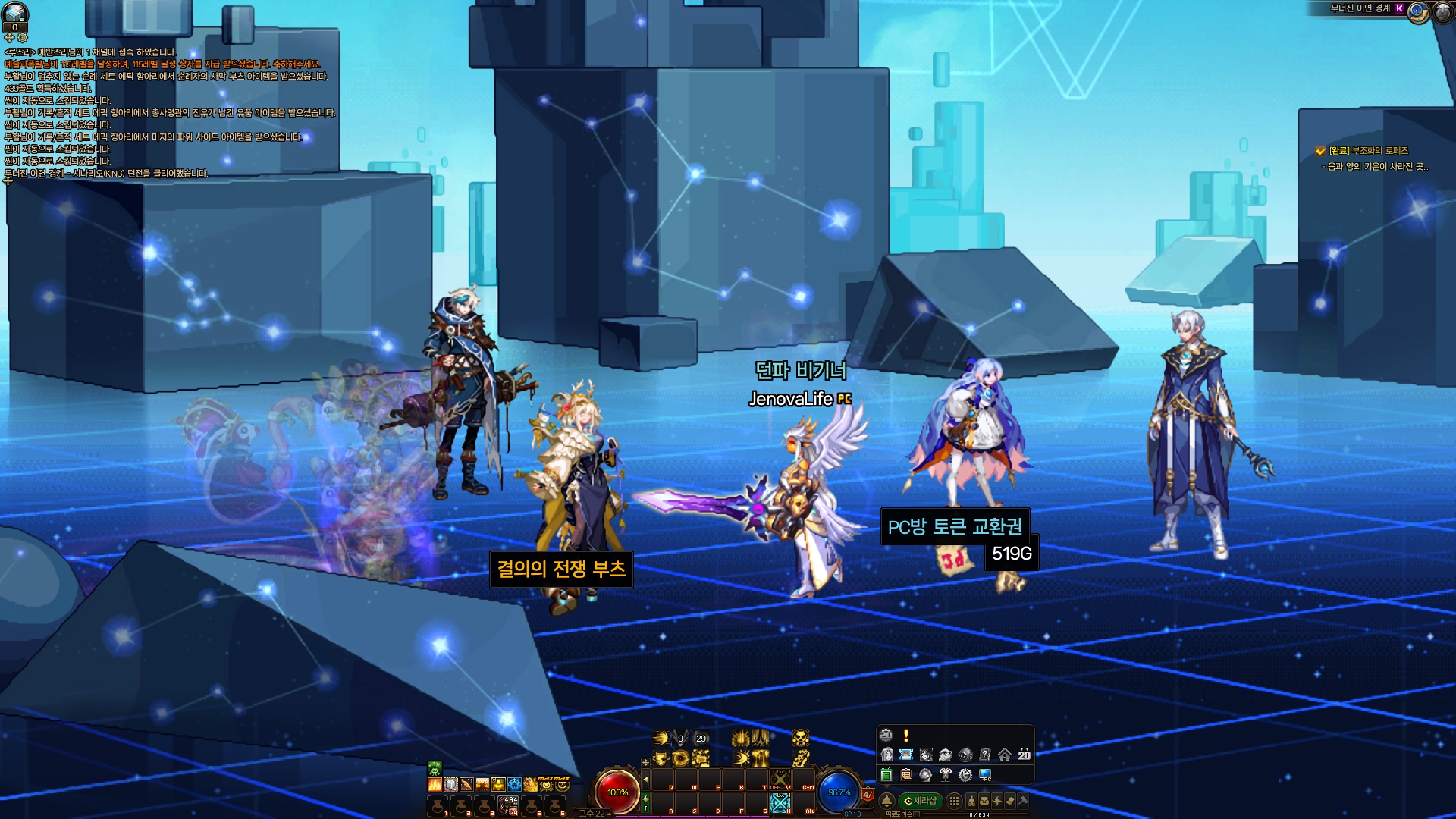Open the green event calendar icon

click(x=886, y=775)
